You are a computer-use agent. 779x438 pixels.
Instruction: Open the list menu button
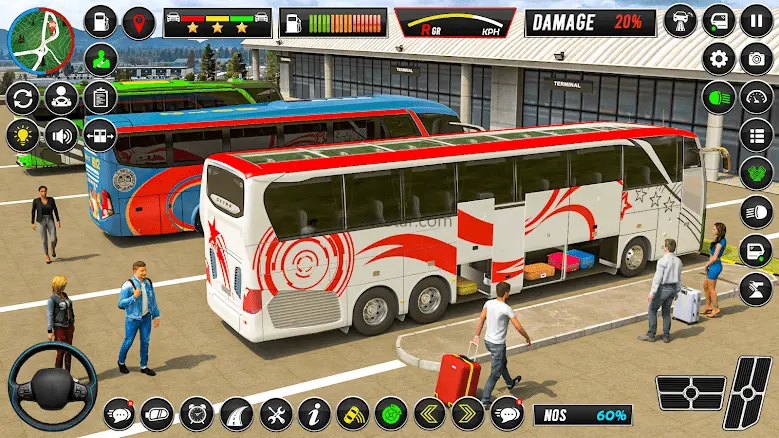(x=756, y=135)
